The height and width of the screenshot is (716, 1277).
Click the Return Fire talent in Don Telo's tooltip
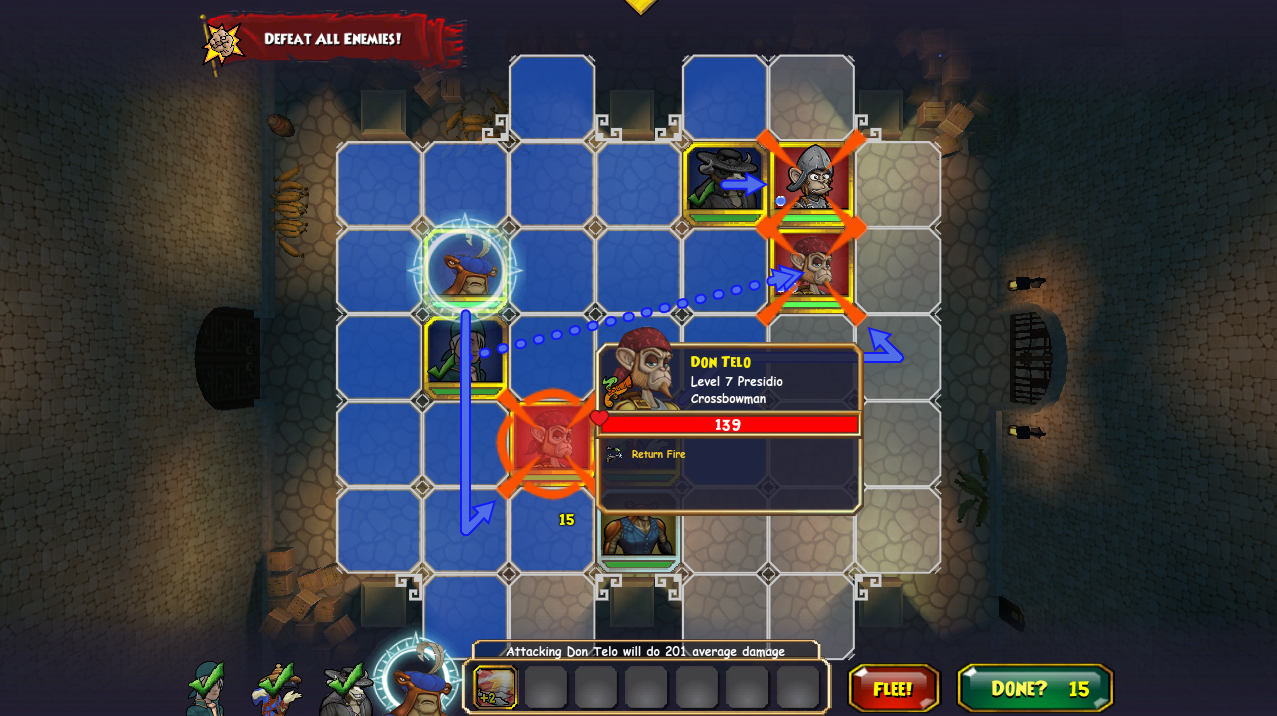pyautogui.click(x=657, y=454)
